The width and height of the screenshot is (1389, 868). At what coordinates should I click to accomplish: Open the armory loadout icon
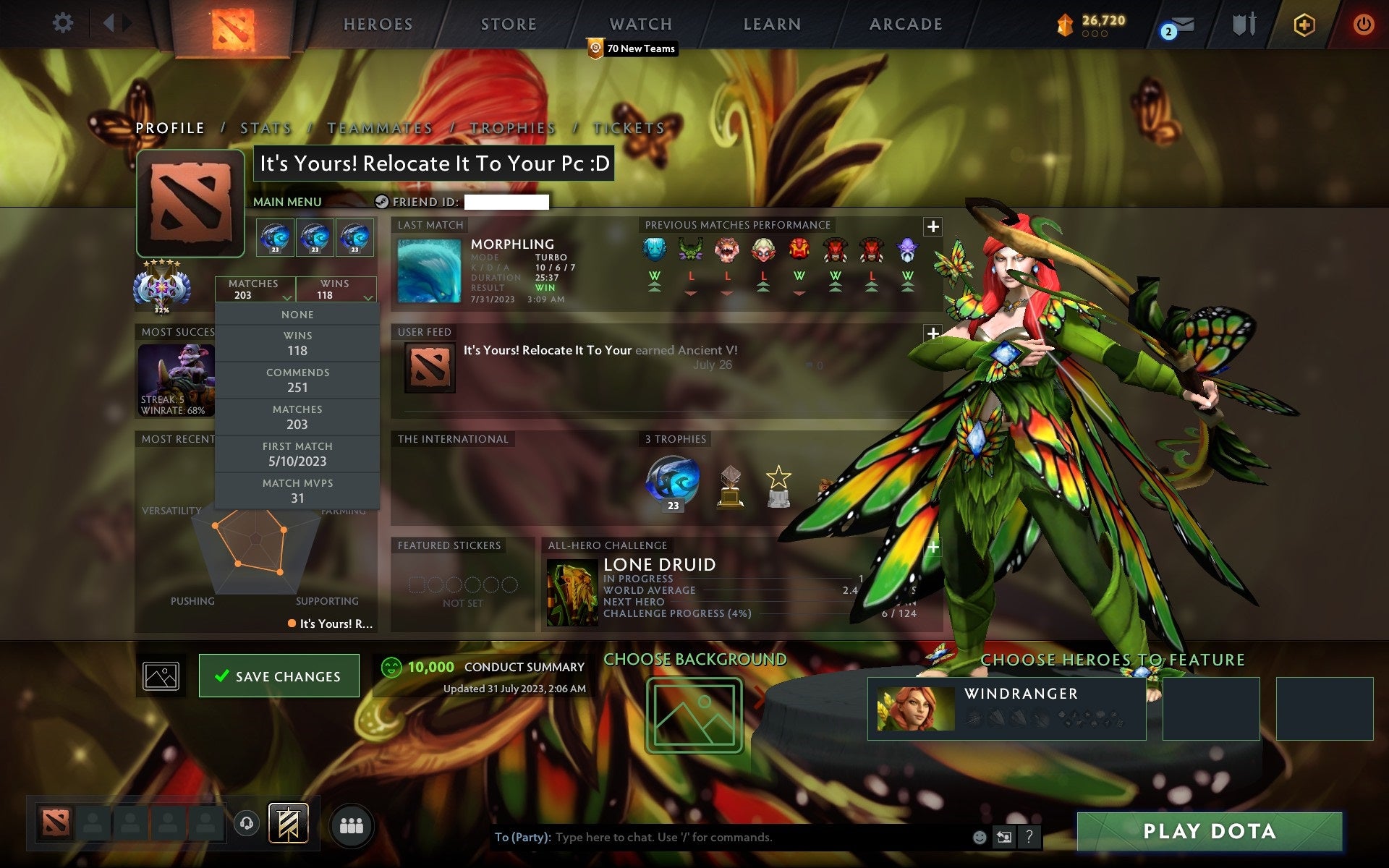1242,23
